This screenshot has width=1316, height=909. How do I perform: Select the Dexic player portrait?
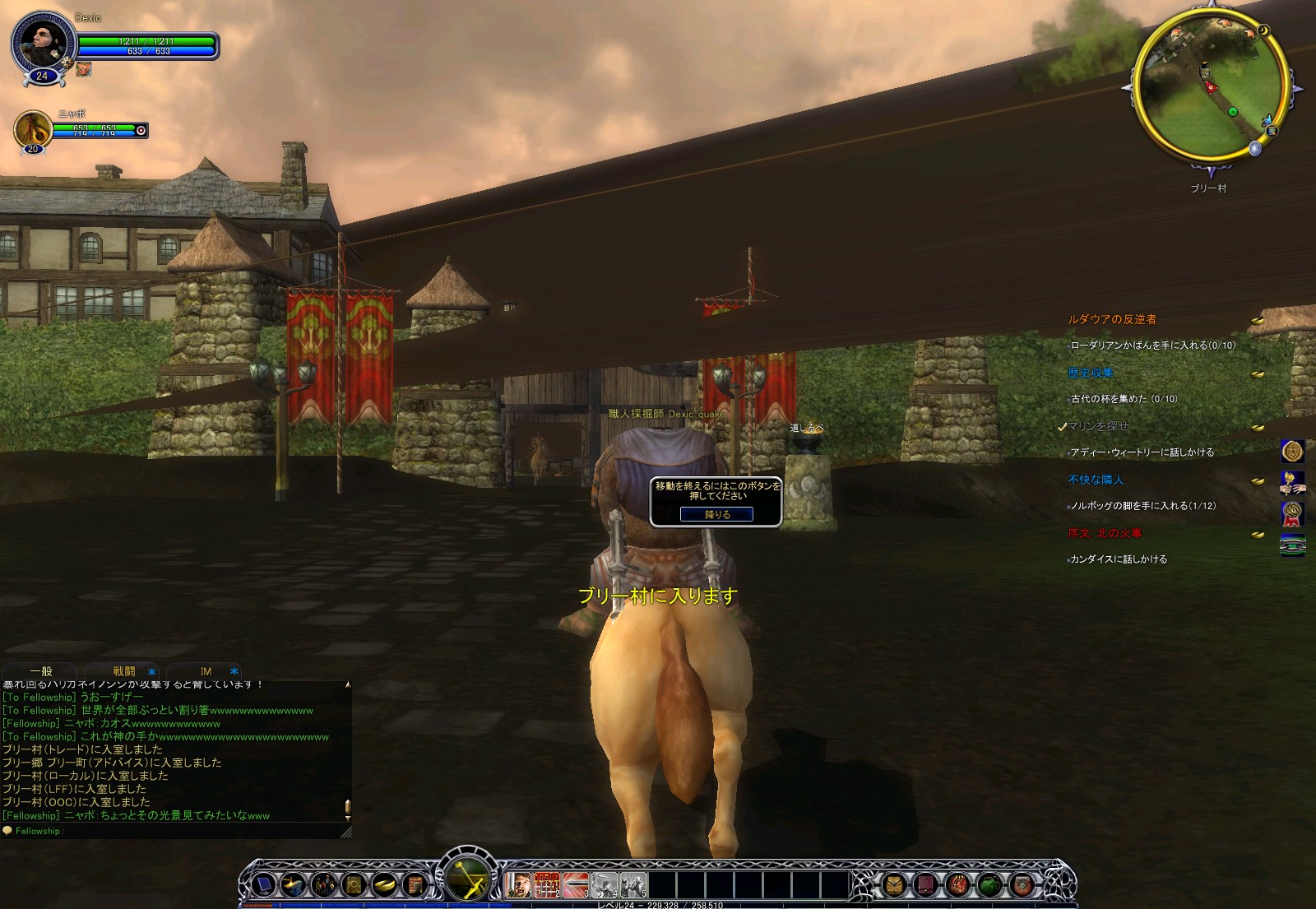[41, 43]
